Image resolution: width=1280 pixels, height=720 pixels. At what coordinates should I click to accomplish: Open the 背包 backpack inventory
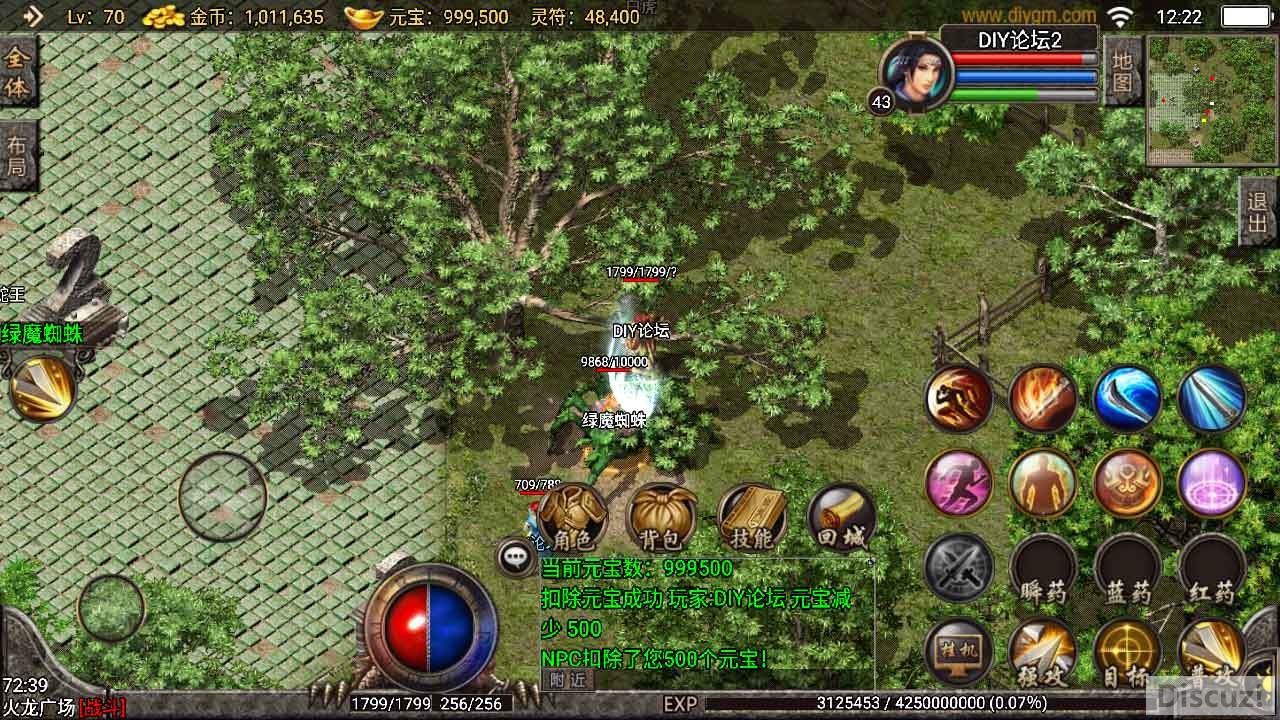[660, 519]
